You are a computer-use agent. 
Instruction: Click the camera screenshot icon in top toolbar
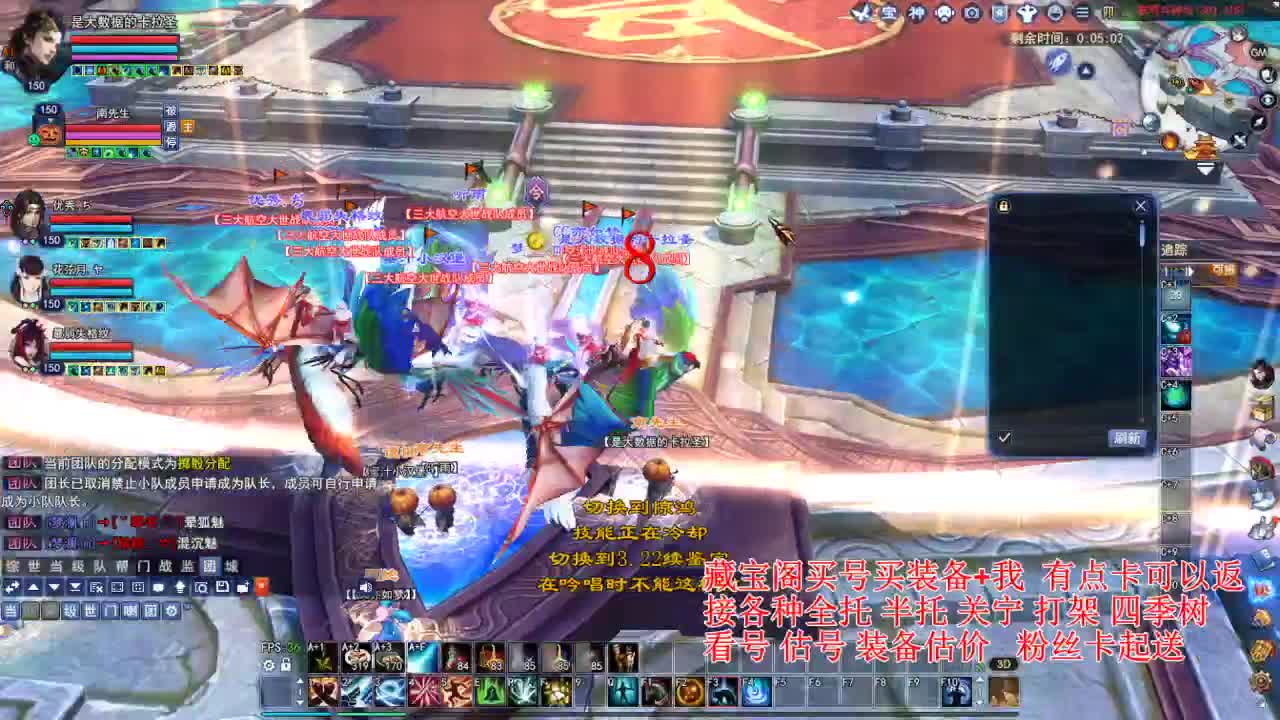tap(971, 13)
